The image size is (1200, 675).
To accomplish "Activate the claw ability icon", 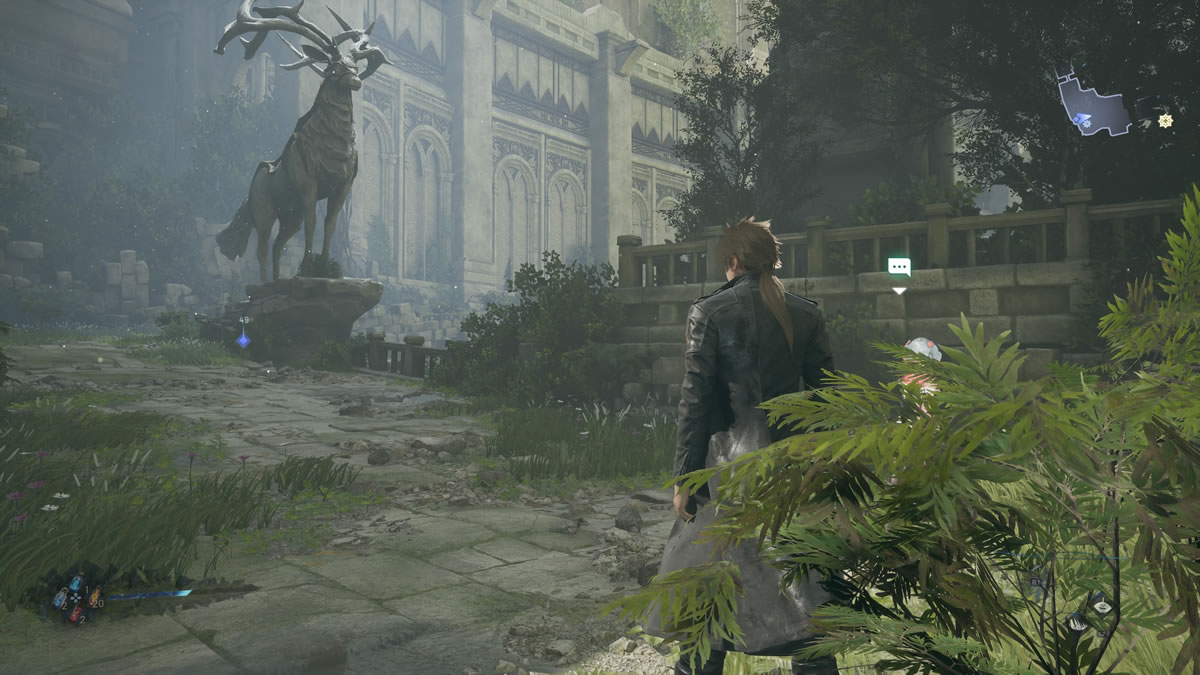I will 1077,624.
